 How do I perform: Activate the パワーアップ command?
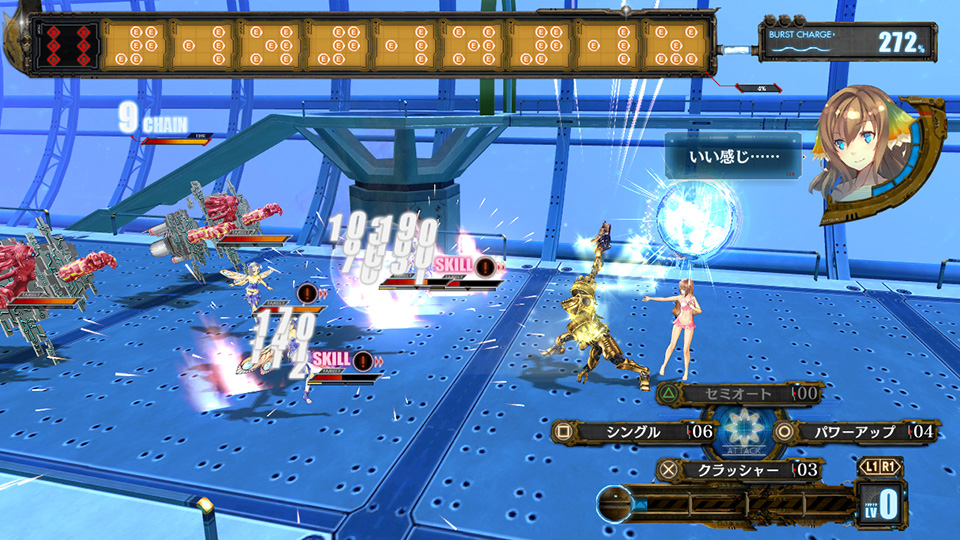(847, 432)
